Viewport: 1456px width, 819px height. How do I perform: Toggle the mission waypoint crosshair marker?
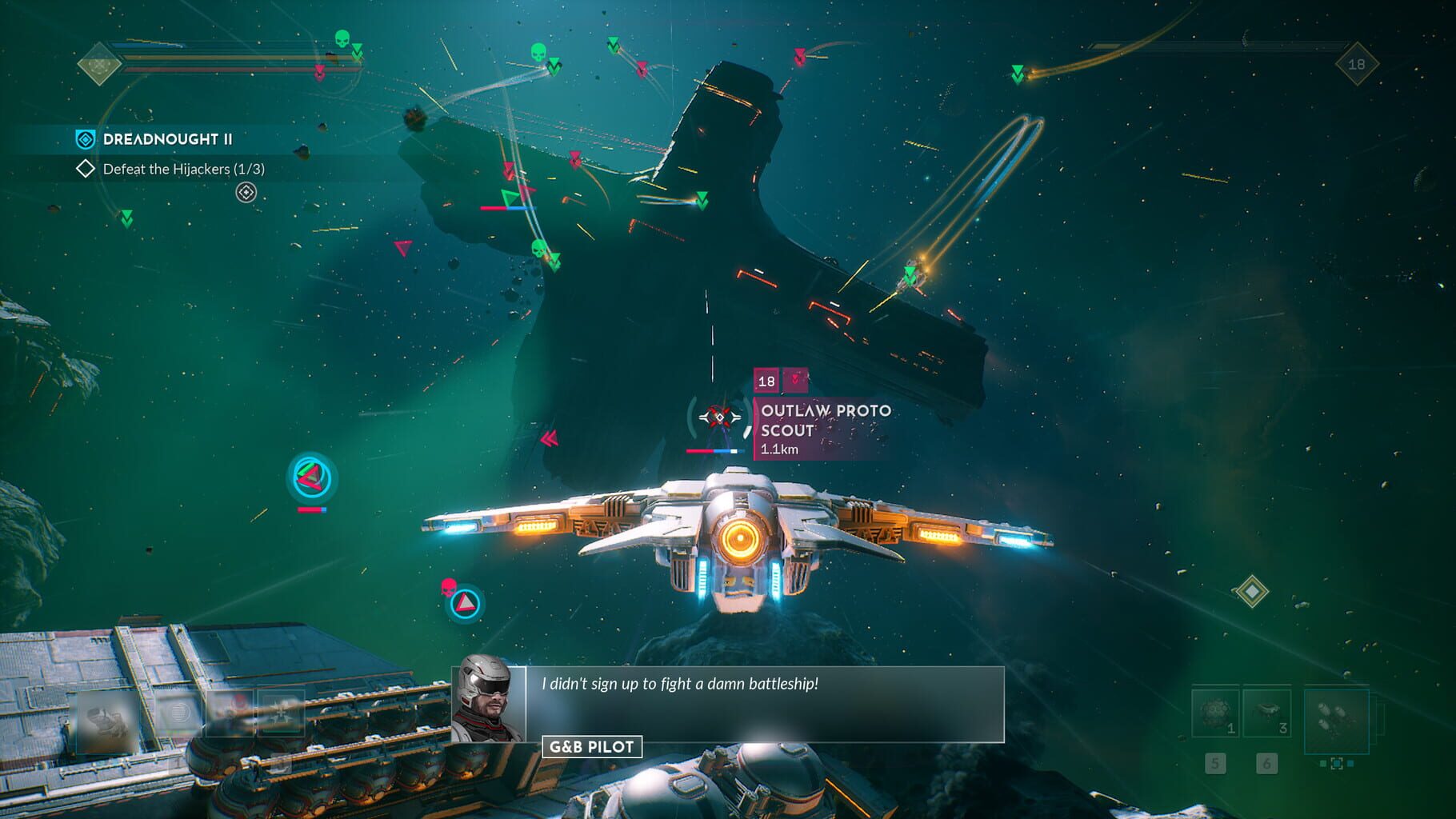point(245,192)
